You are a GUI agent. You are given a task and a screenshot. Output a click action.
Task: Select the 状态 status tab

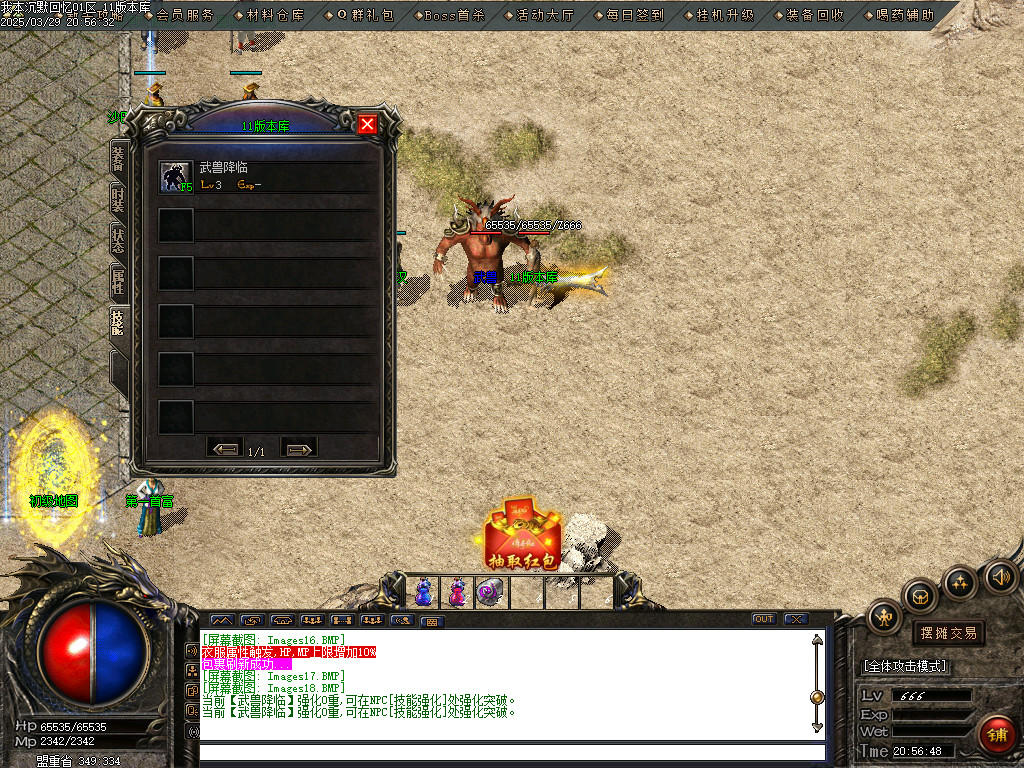(118, 239)
